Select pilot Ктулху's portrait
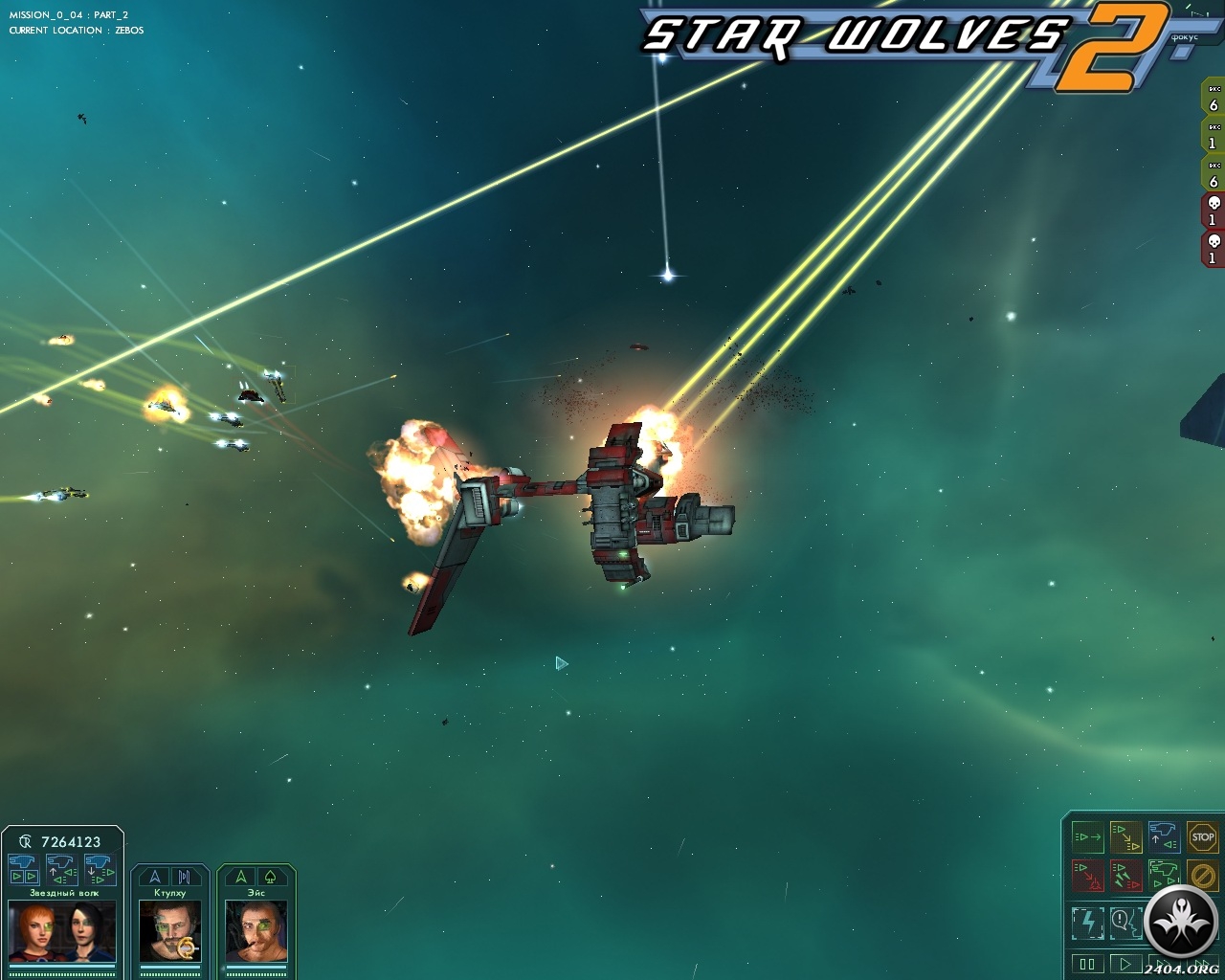The image size is (1225, 980). (170, 931)
